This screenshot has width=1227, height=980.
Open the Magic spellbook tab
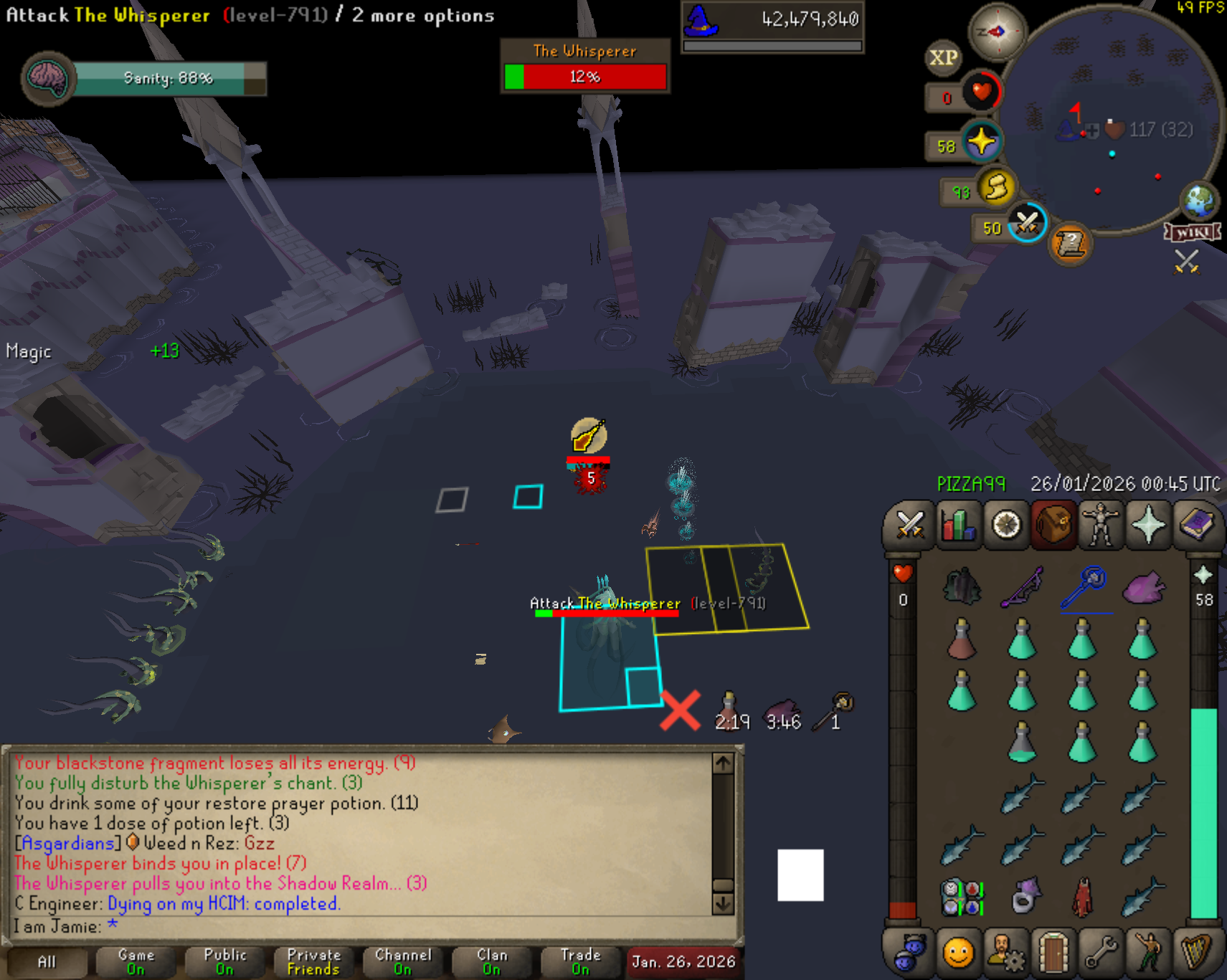[1196, 525]
